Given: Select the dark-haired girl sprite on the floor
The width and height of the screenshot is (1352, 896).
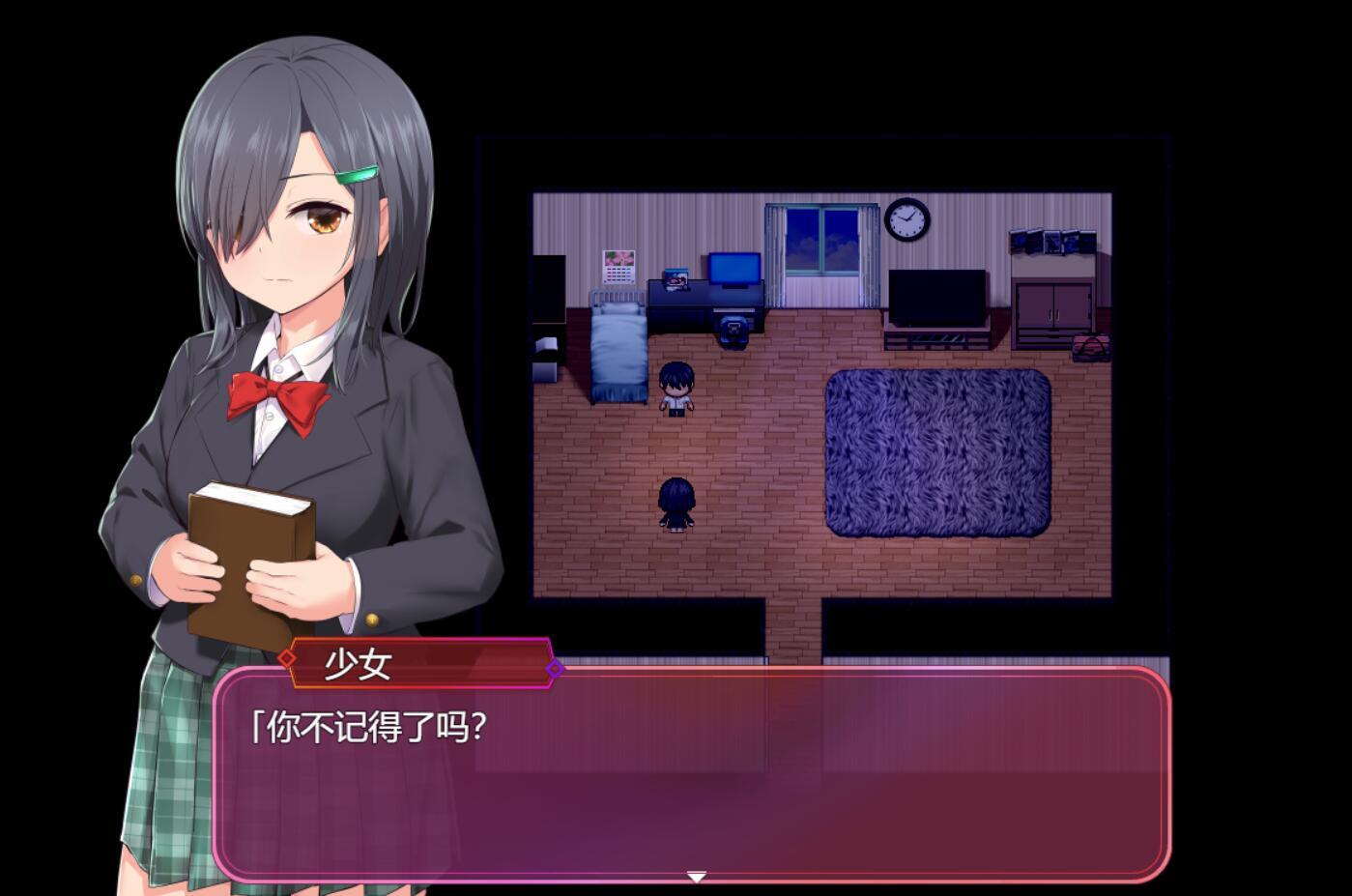Looking at the screenshot, I should [x=676, y=506].
